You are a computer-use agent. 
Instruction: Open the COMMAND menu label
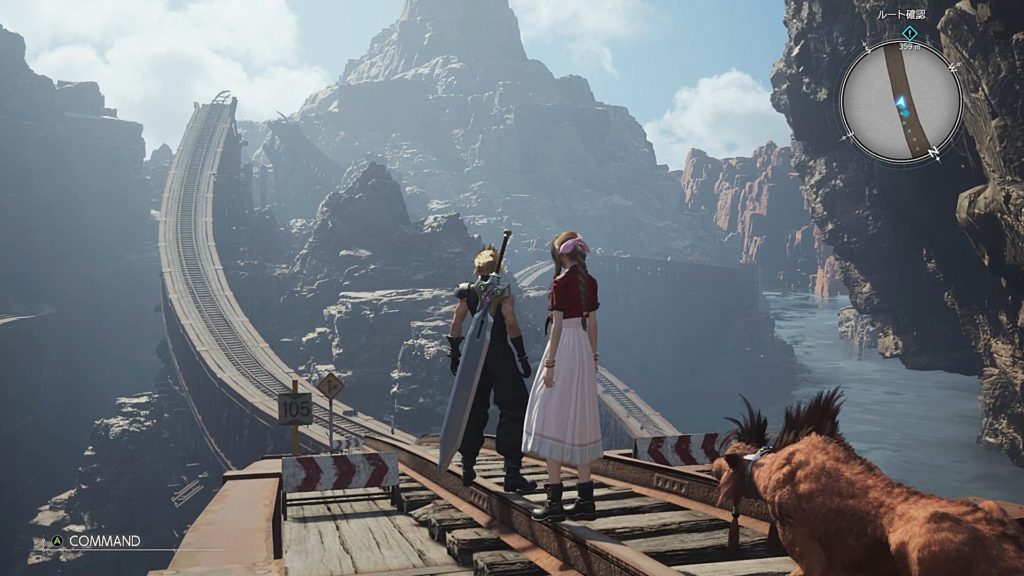coord(104,541)
